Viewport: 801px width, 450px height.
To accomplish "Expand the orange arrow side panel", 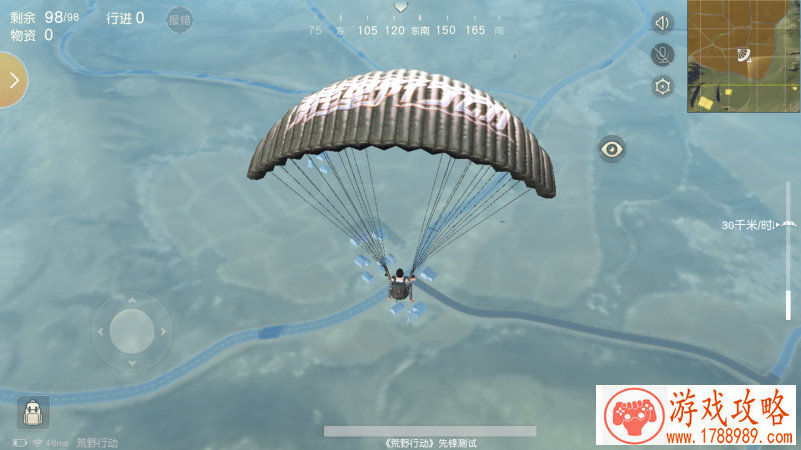I will pyautogui.click(x=12, y=80).
